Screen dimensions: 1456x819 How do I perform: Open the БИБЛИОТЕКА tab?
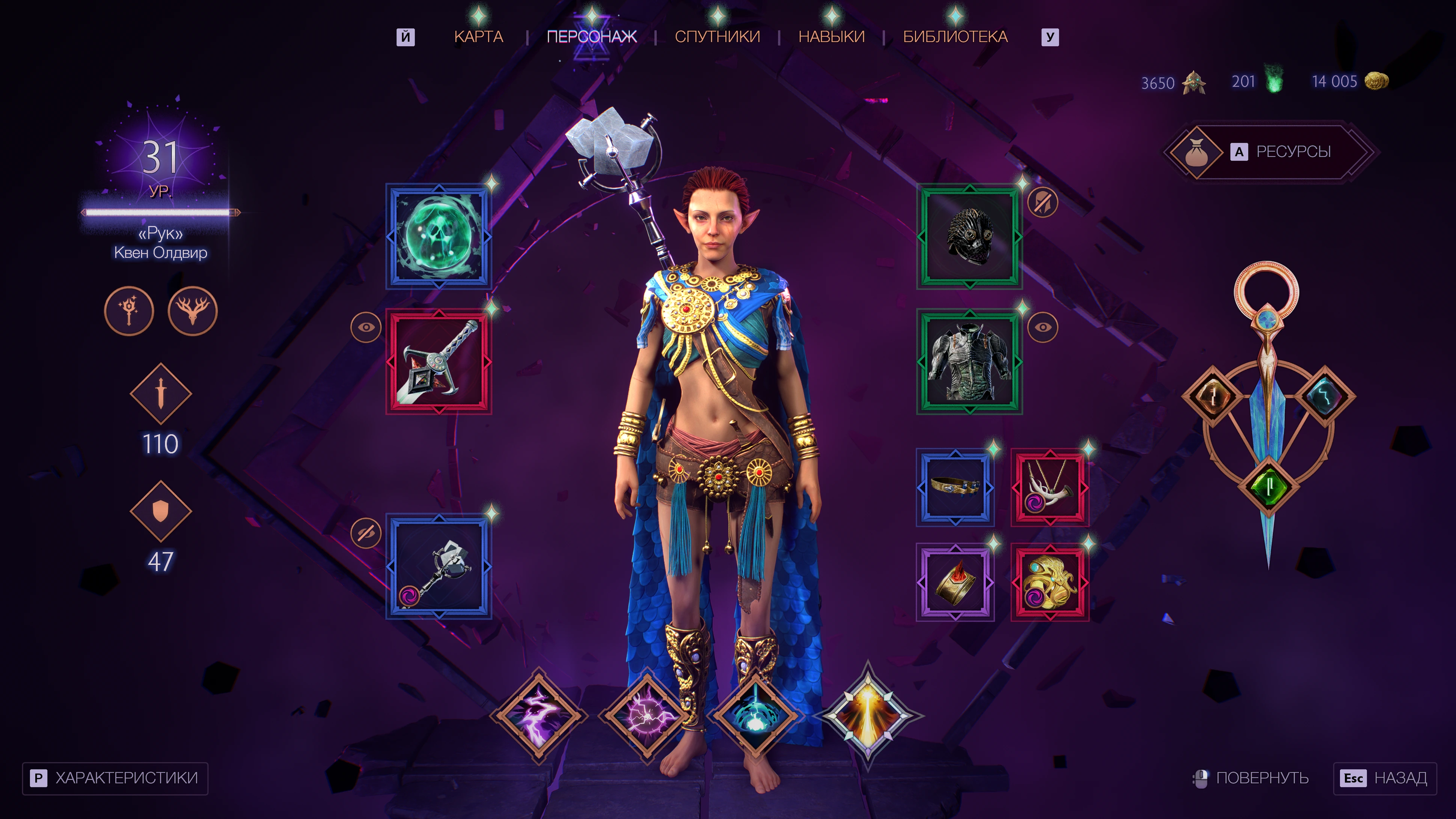coord(955,37)
